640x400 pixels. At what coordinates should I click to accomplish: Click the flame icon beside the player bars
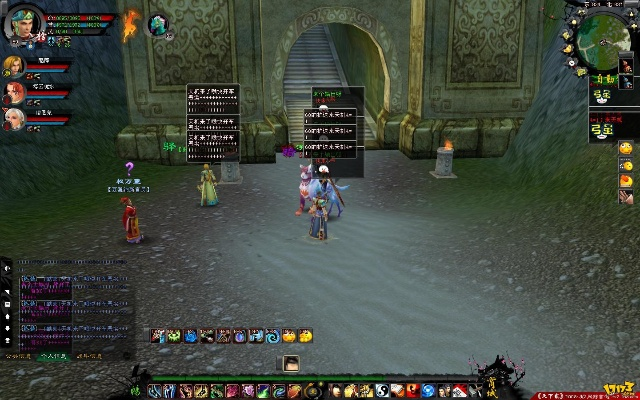[129, 25]
